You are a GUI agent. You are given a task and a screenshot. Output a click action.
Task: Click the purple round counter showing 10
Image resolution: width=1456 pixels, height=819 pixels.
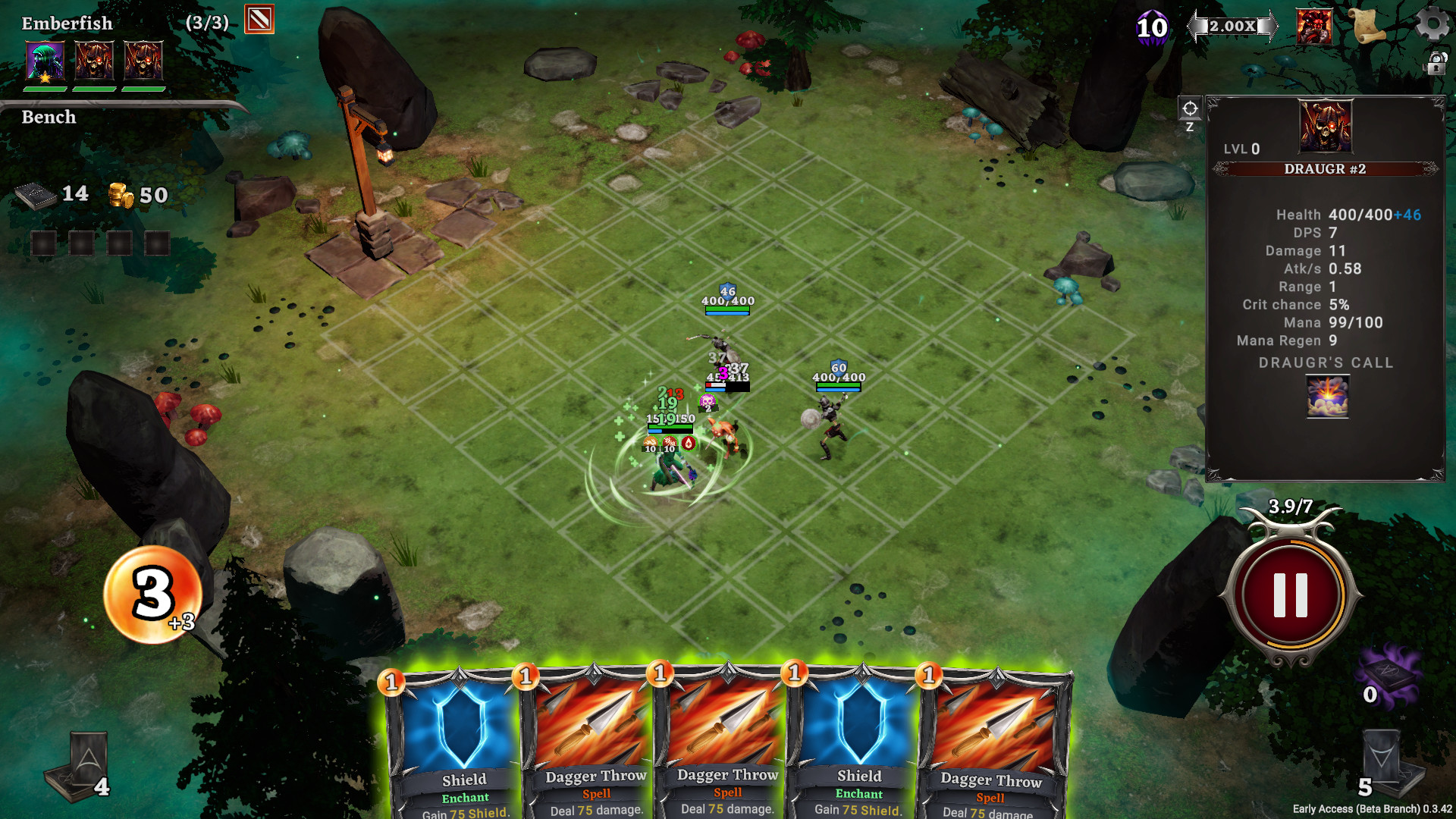click(x=1151, y=28)
